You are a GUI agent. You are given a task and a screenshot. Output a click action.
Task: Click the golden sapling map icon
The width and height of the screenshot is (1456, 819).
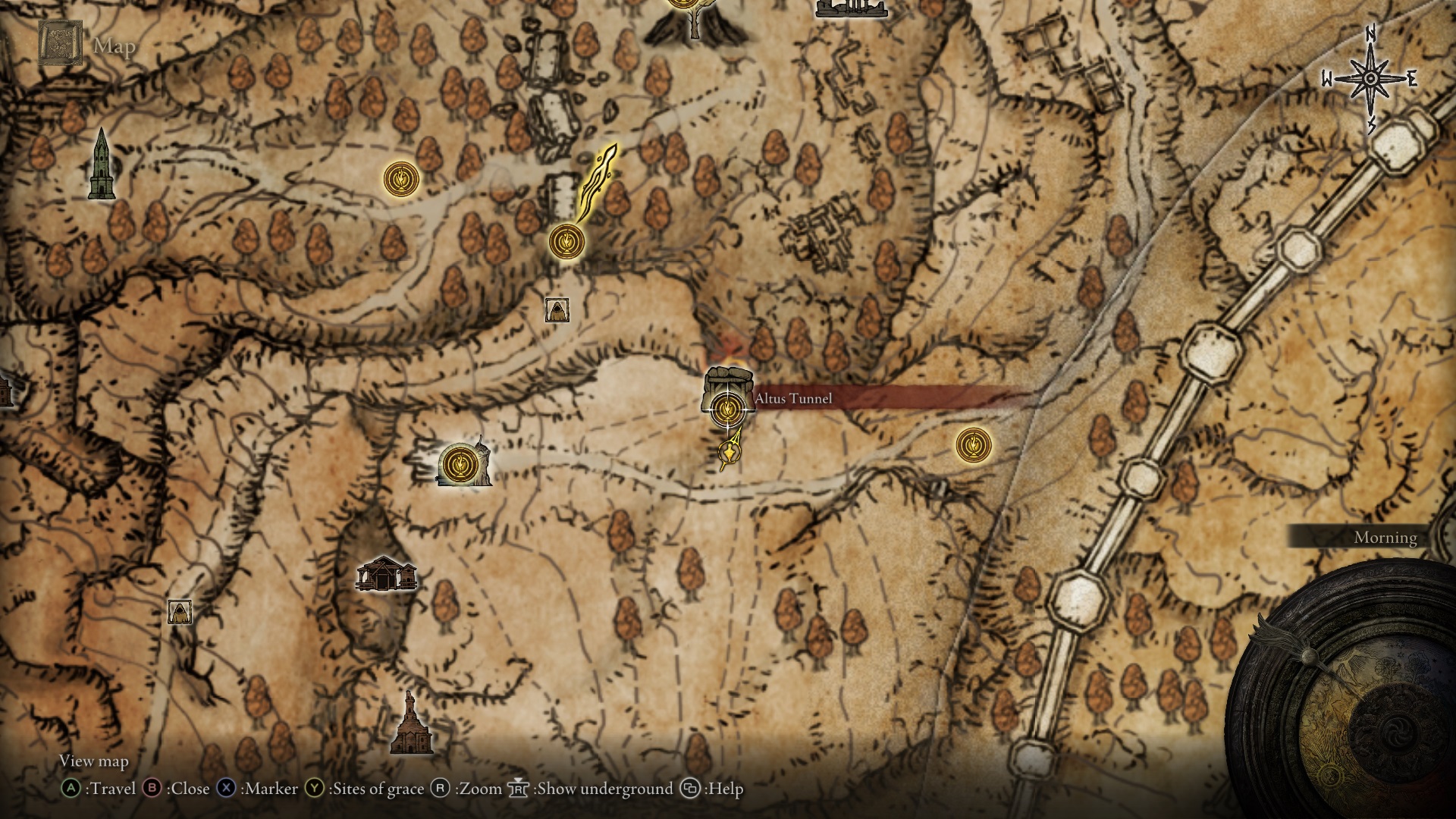tap(597, 182)
